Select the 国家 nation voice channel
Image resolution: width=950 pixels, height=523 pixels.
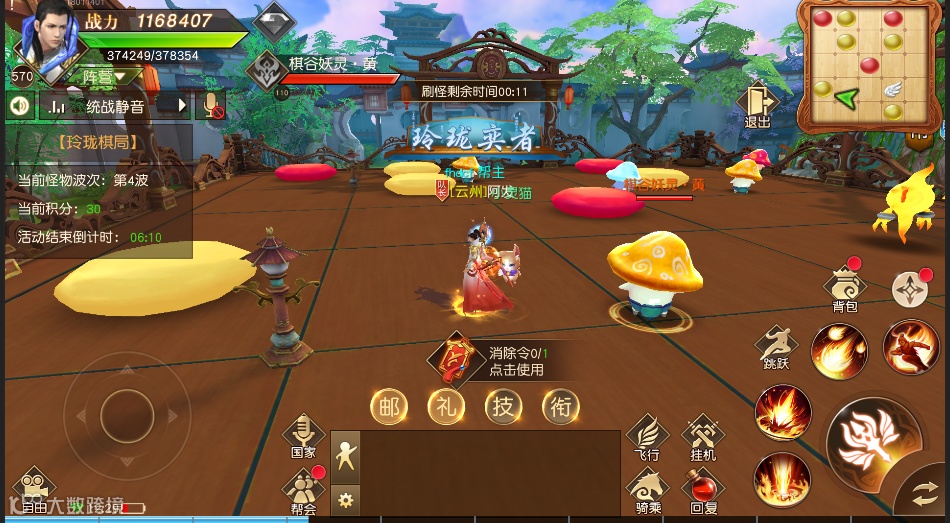click(x=304, y=436)
